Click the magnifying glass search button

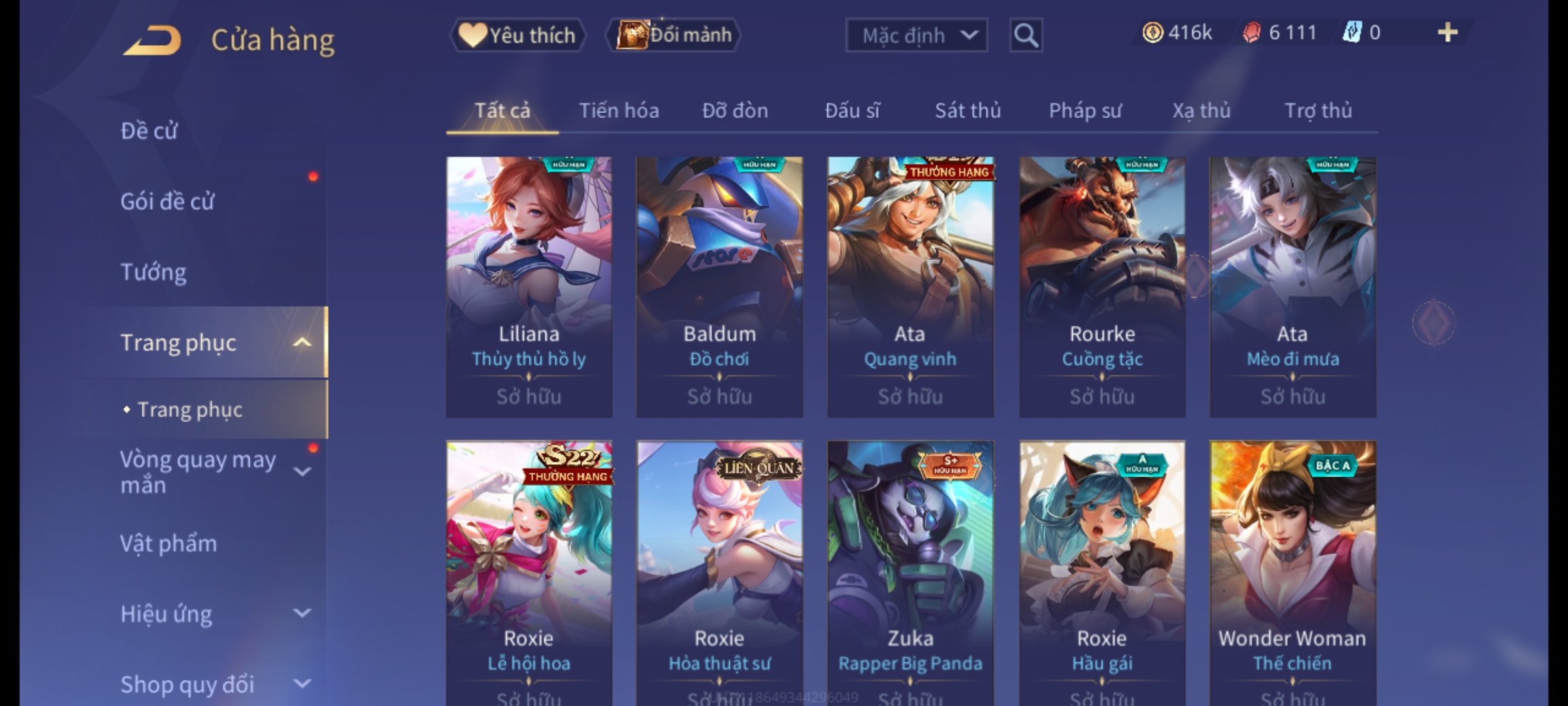point(1026,35)
